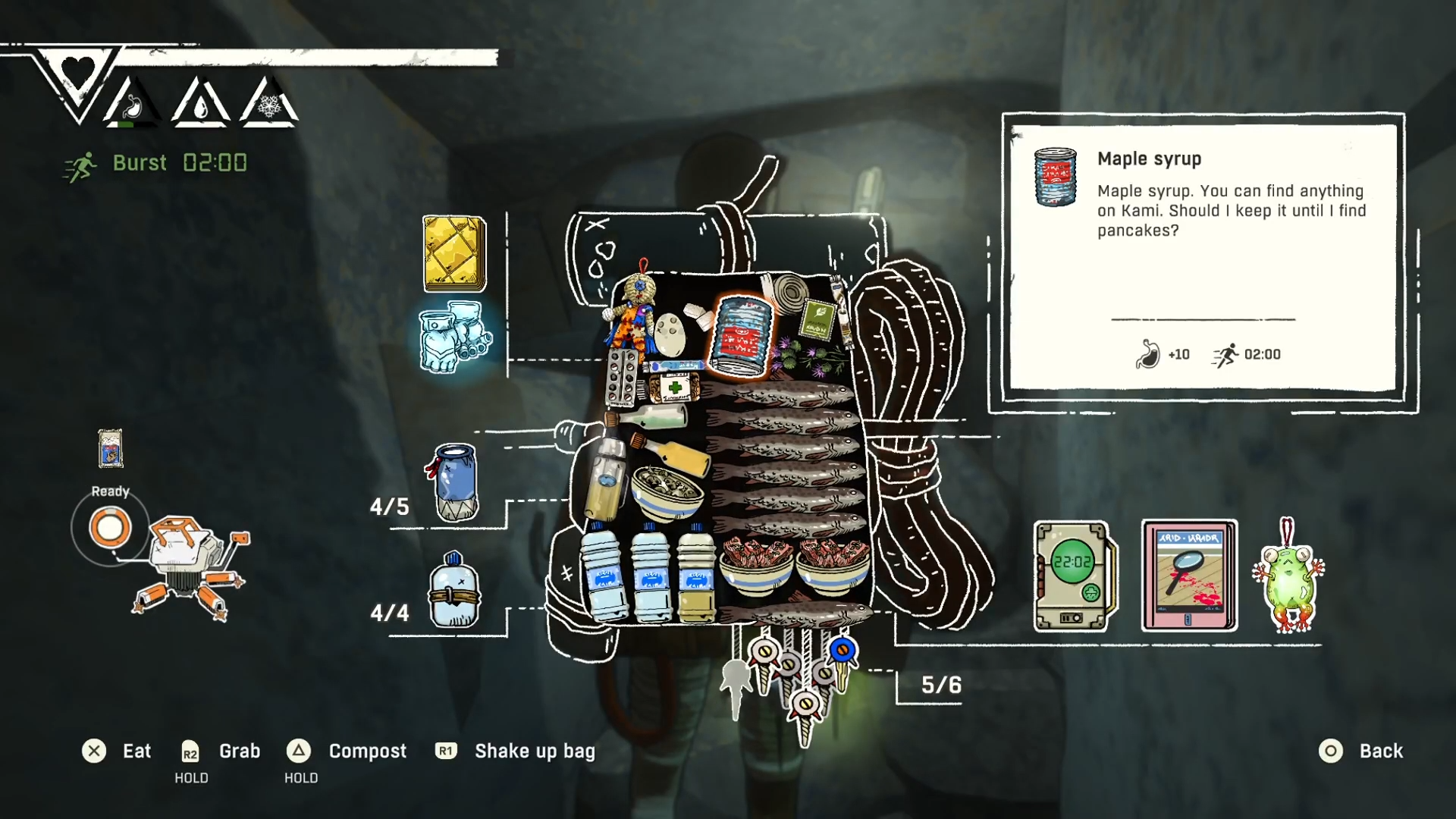Open the pink magnifying glass book
1456x819 pixels.
tap(1188, 576)
